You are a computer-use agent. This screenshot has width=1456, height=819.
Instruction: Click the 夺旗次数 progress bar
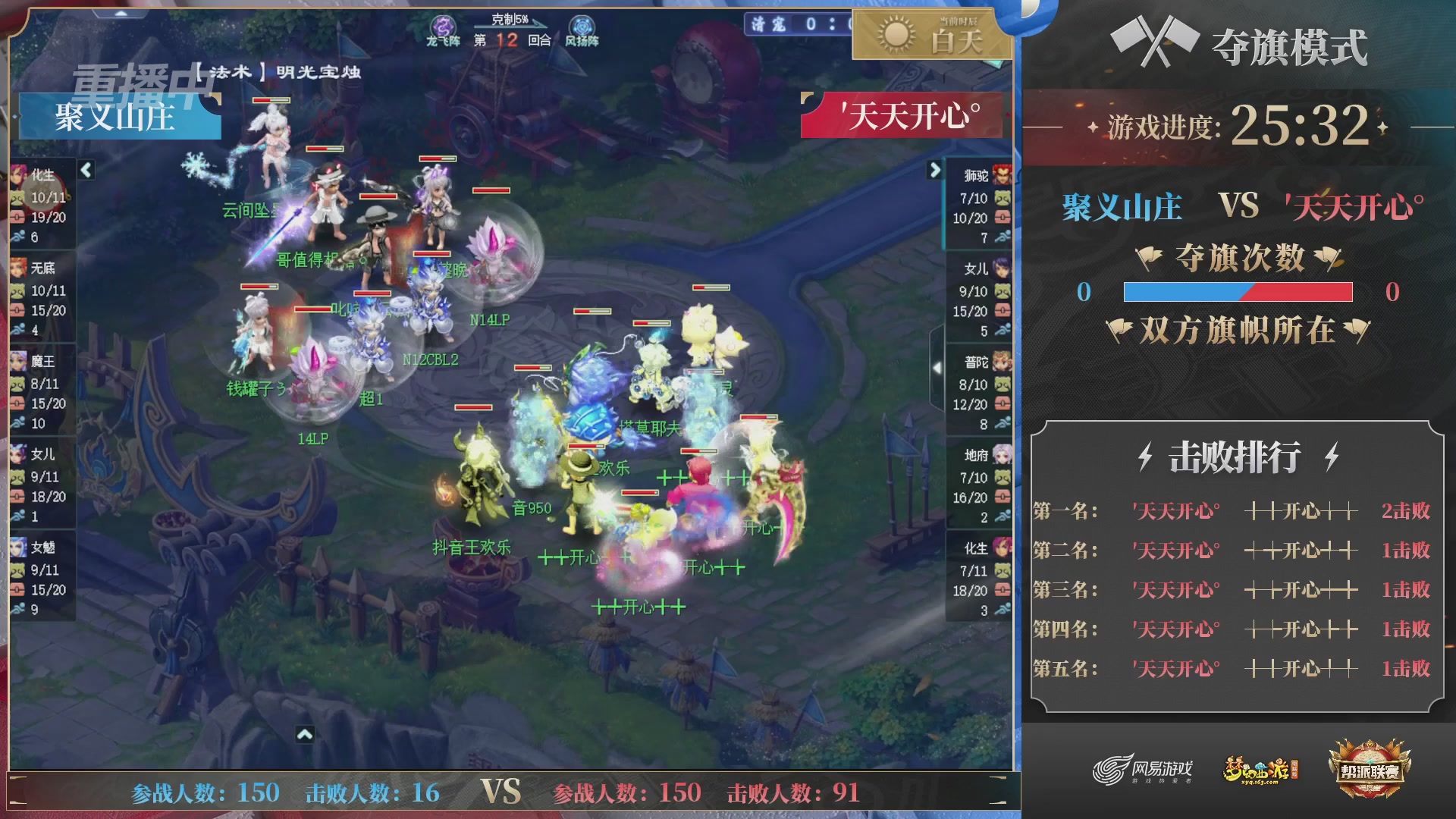click(1238, 290)
